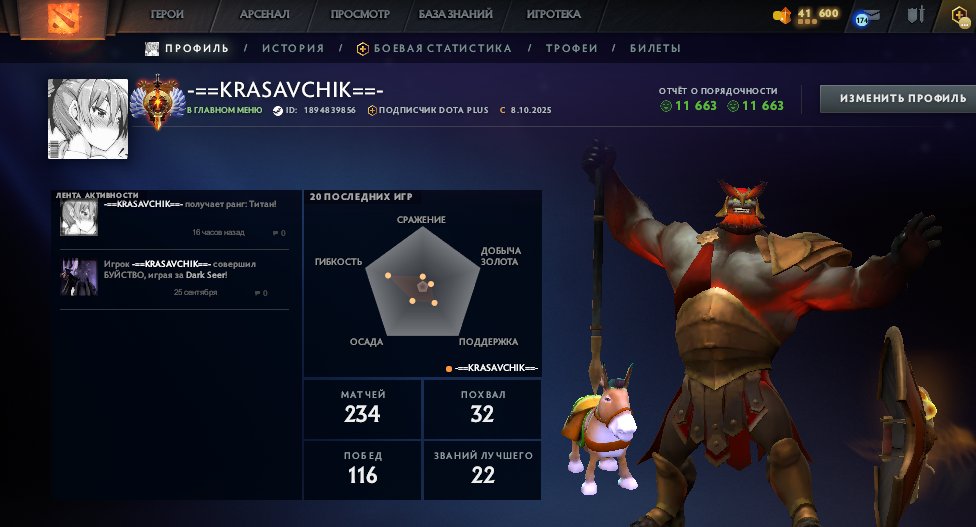Switch to the История tab
Image resolution: width=976 pixels, height=527 pixels.
(x=293, y=48)
